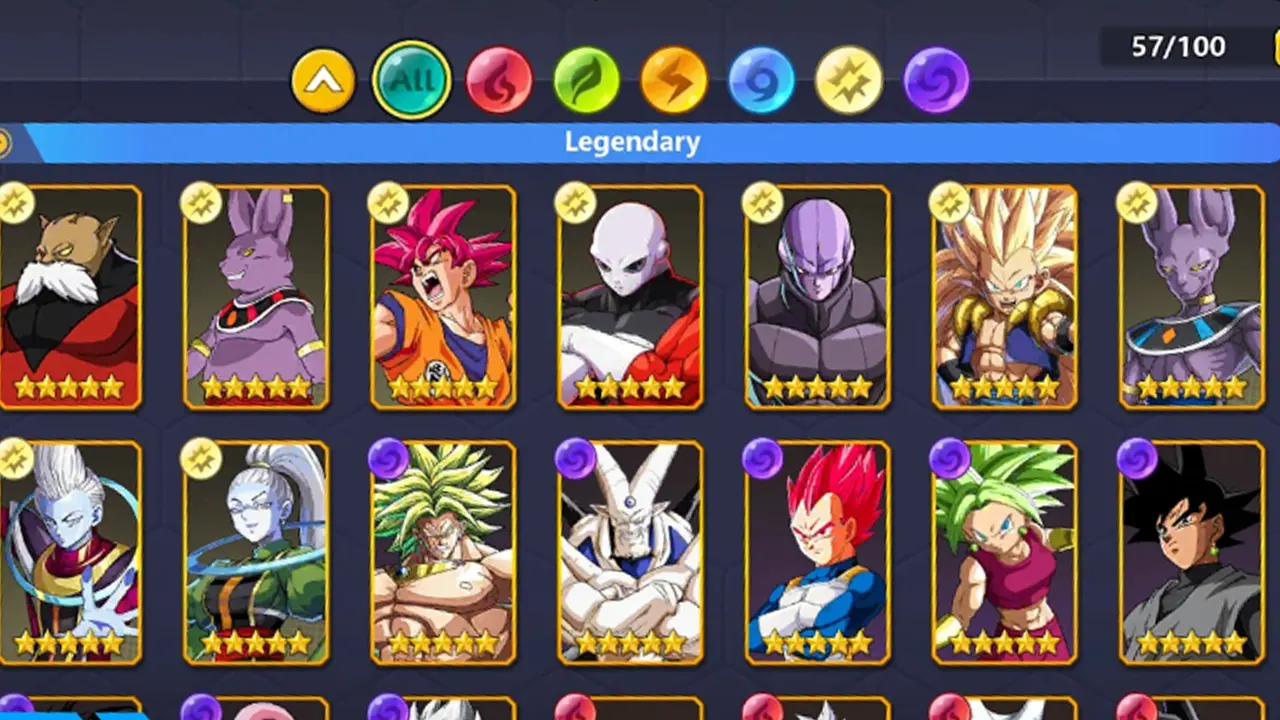Select the Super Saiyan 3 Gotenks card
Screen dimensions: 1280x720
pos(1005,295)
